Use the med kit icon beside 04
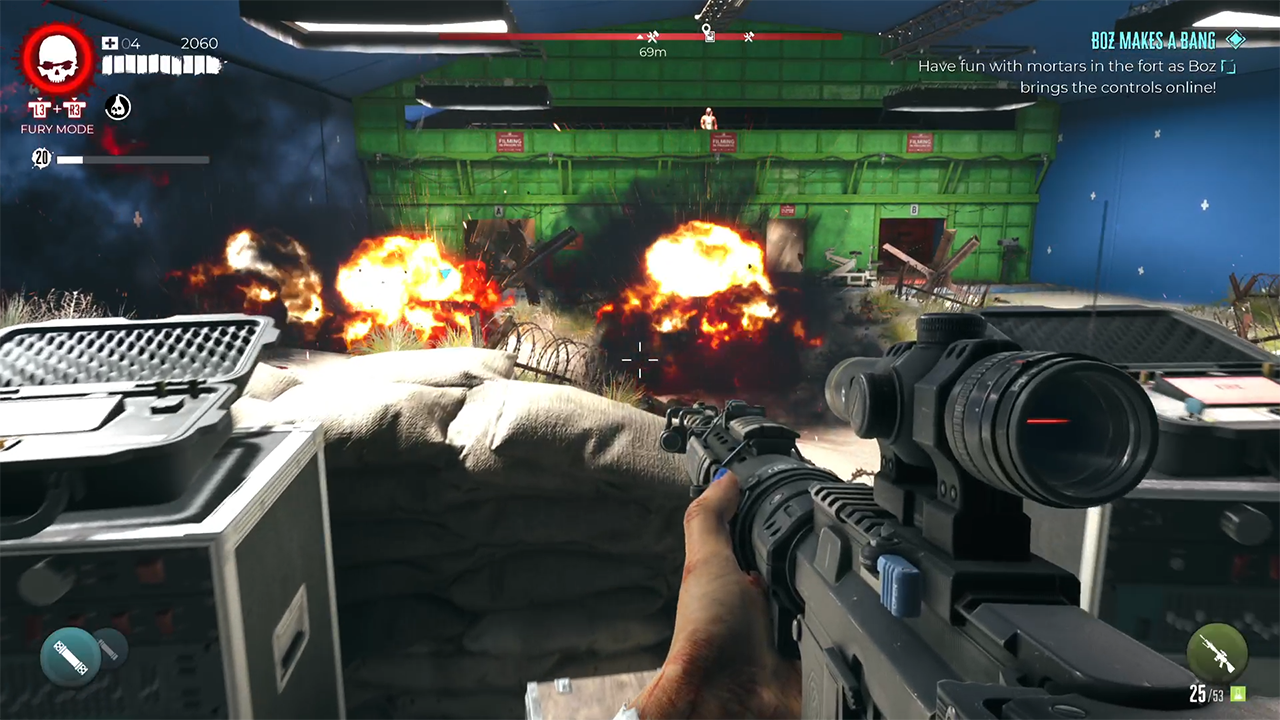Image resolution: width=1280 pixels, height=720 pixels. pos(110,44)
